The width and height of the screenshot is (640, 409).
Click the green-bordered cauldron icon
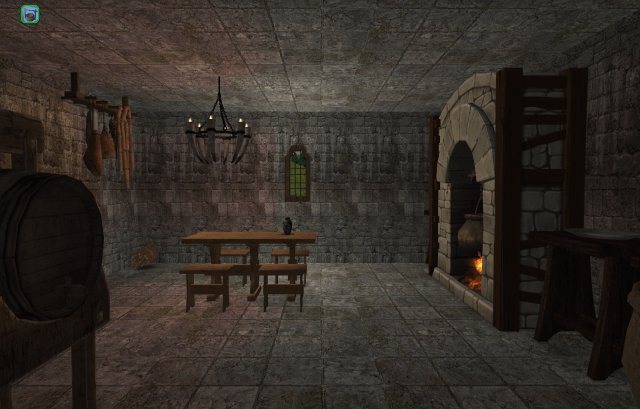click(x=30, y=14)
